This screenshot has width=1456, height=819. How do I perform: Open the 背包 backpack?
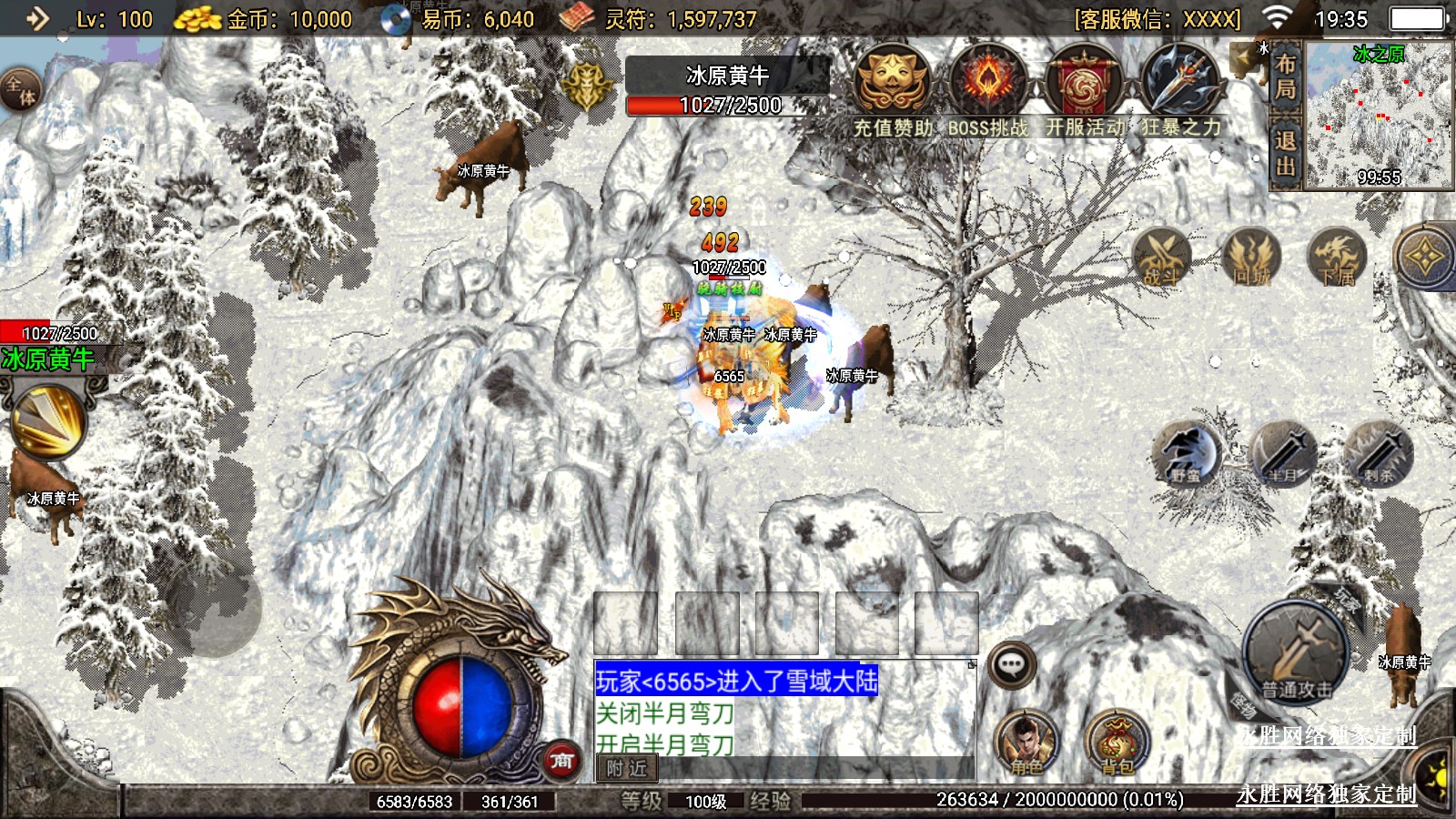tap(1117, 742)
